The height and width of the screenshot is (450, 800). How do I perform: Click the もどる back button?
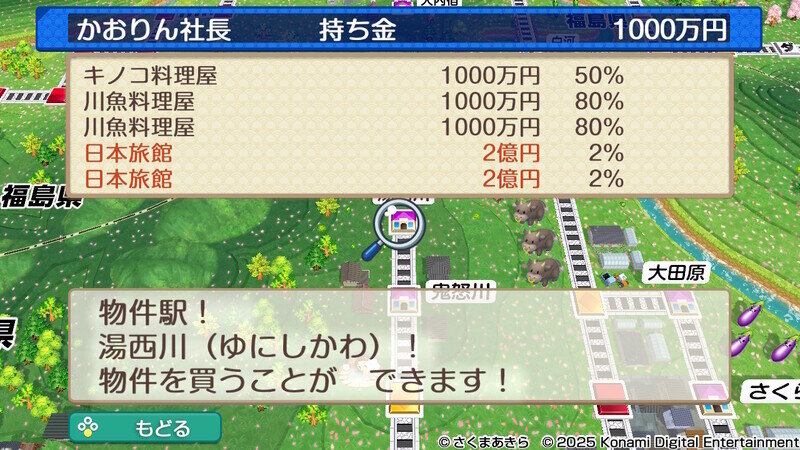145,428
